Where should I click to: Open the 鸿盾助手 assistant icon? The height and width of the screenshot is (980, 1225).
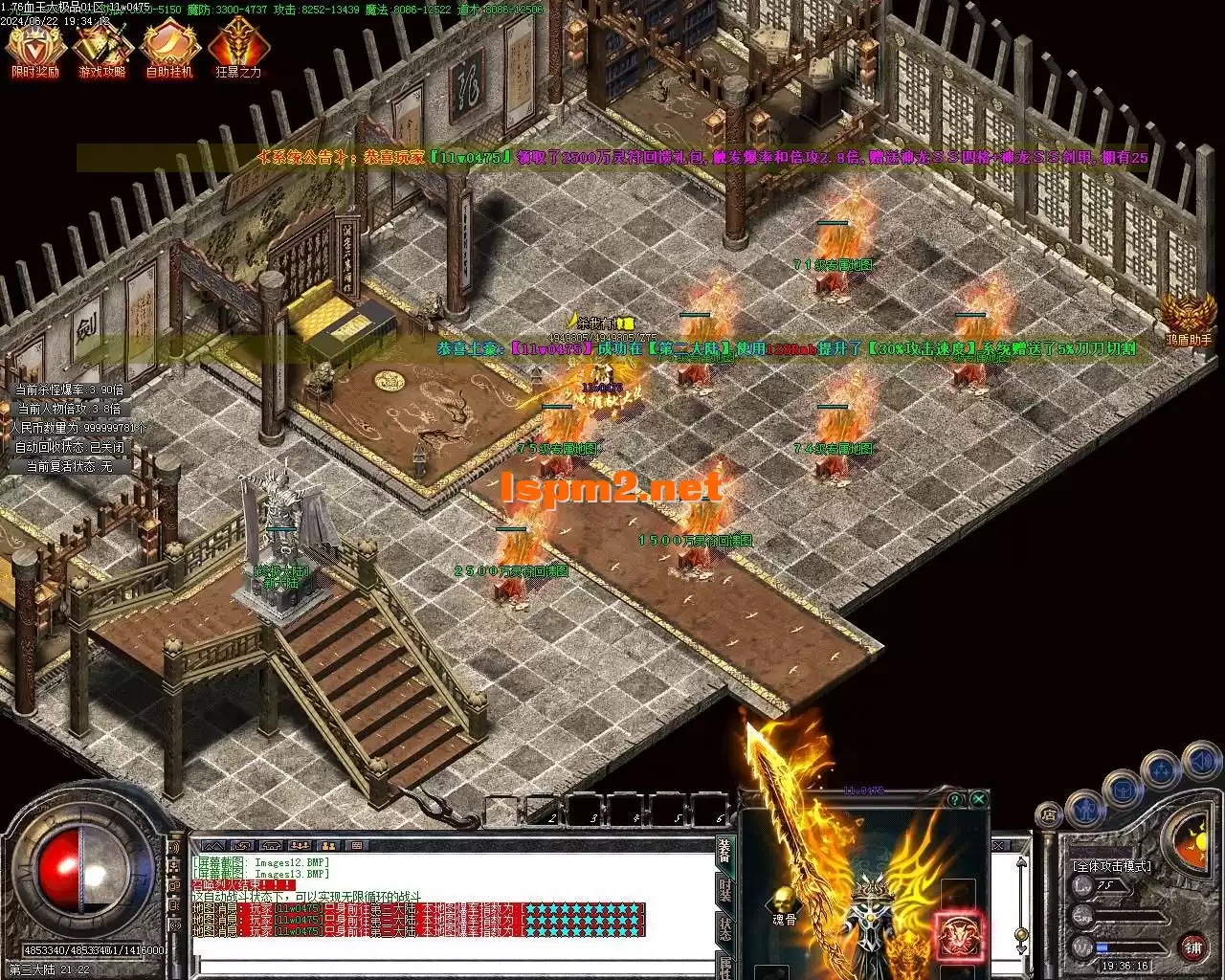point(1189,318)
